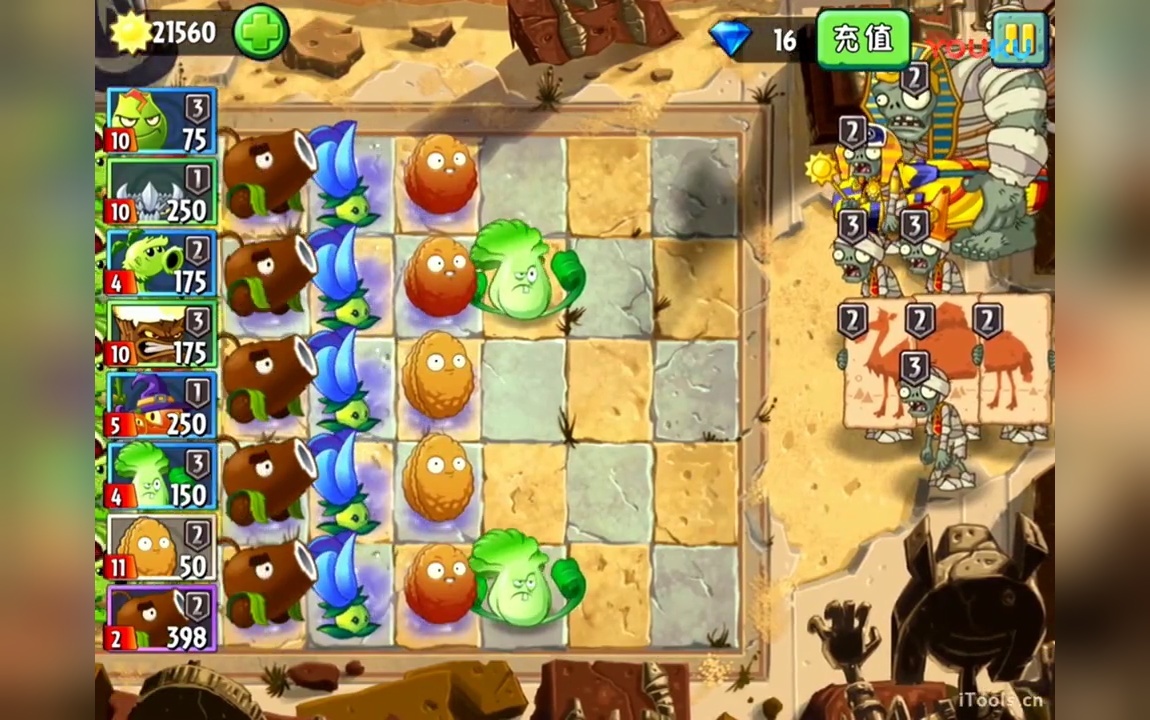
Task: Choose the Bonk Choy seed packet
Action: point(162,477)
